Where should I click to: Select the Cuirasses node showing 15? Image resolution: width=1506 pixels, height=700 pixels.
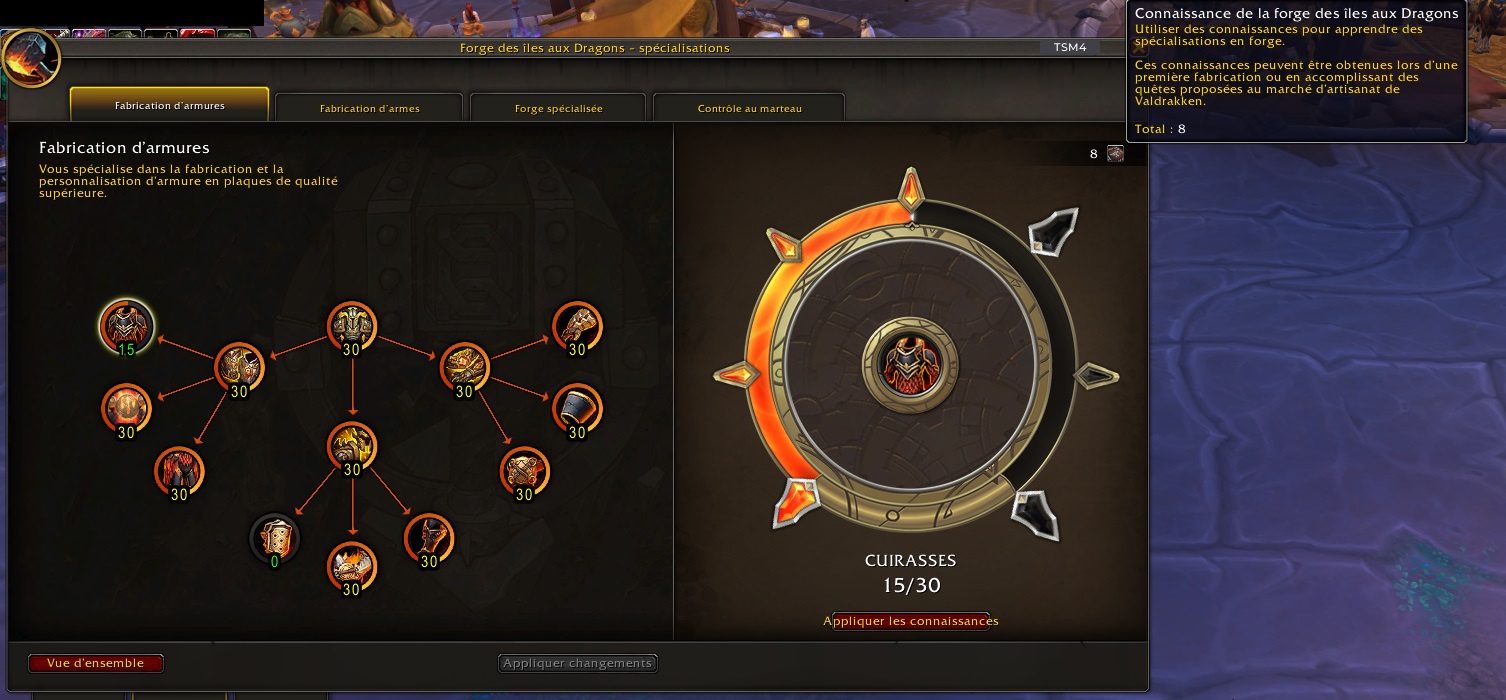click(x=126, y=326)
